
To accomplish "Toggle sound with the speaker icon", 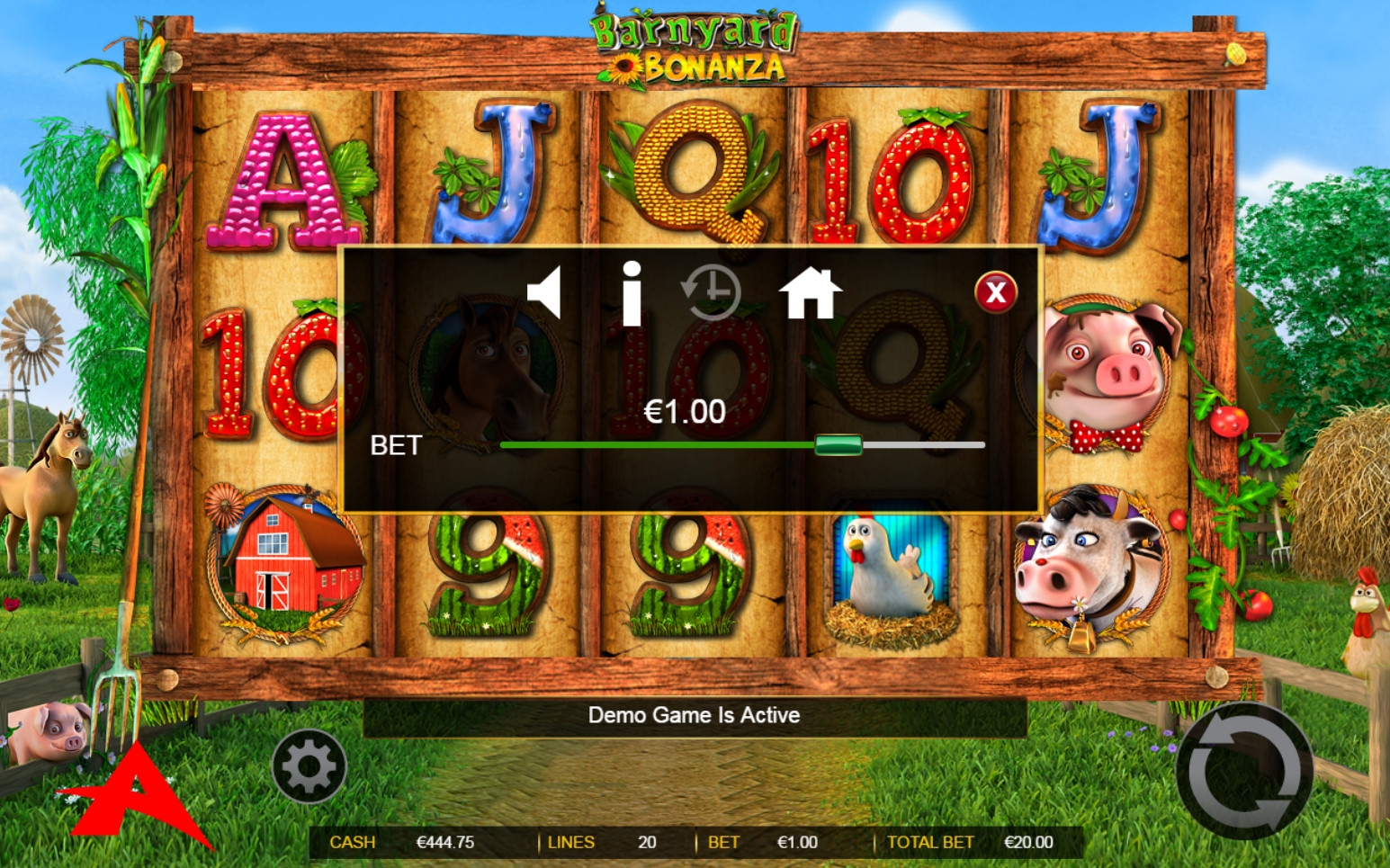I will (545, 292).
